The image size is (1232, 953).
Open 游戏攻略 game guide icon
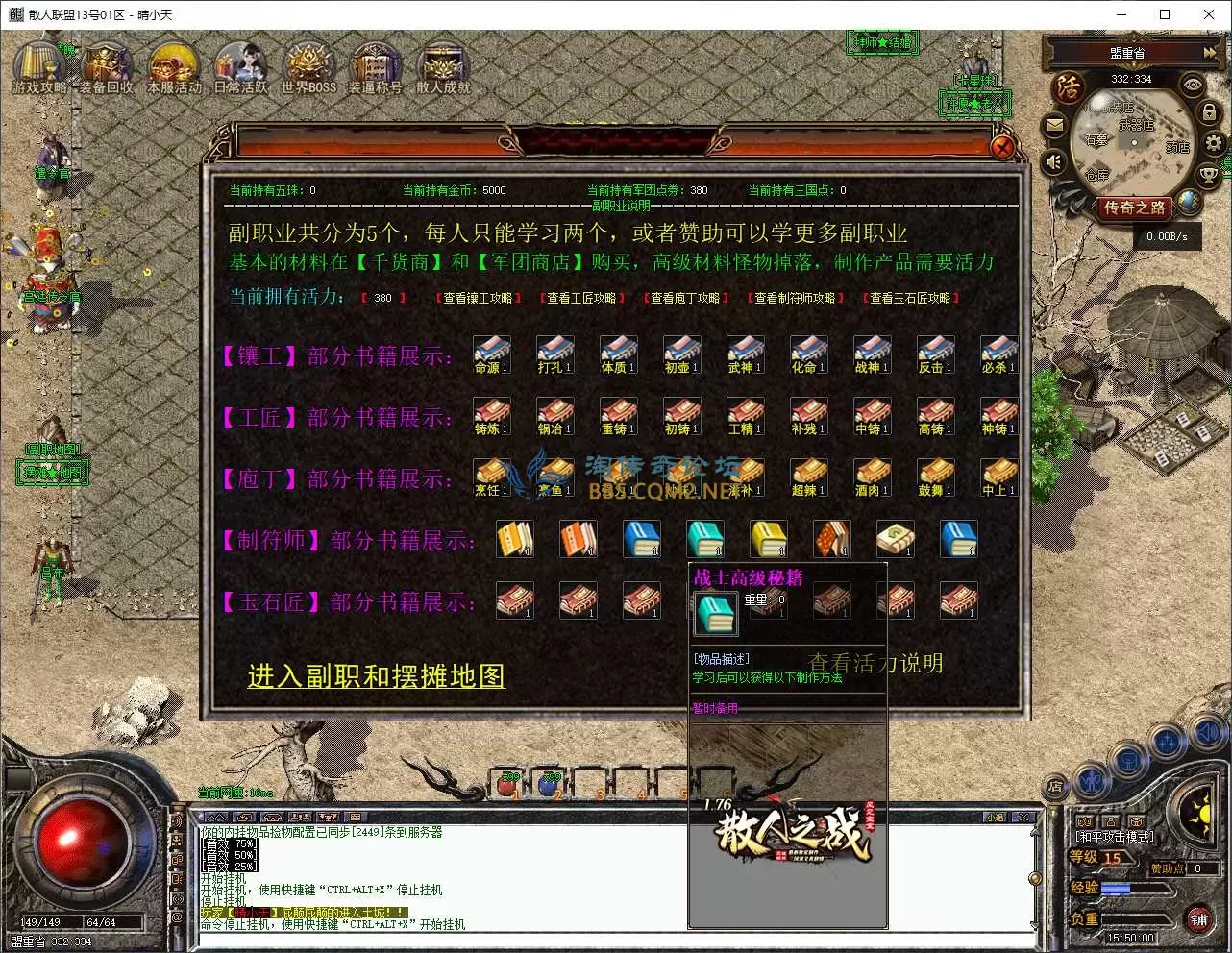(39, 65)
